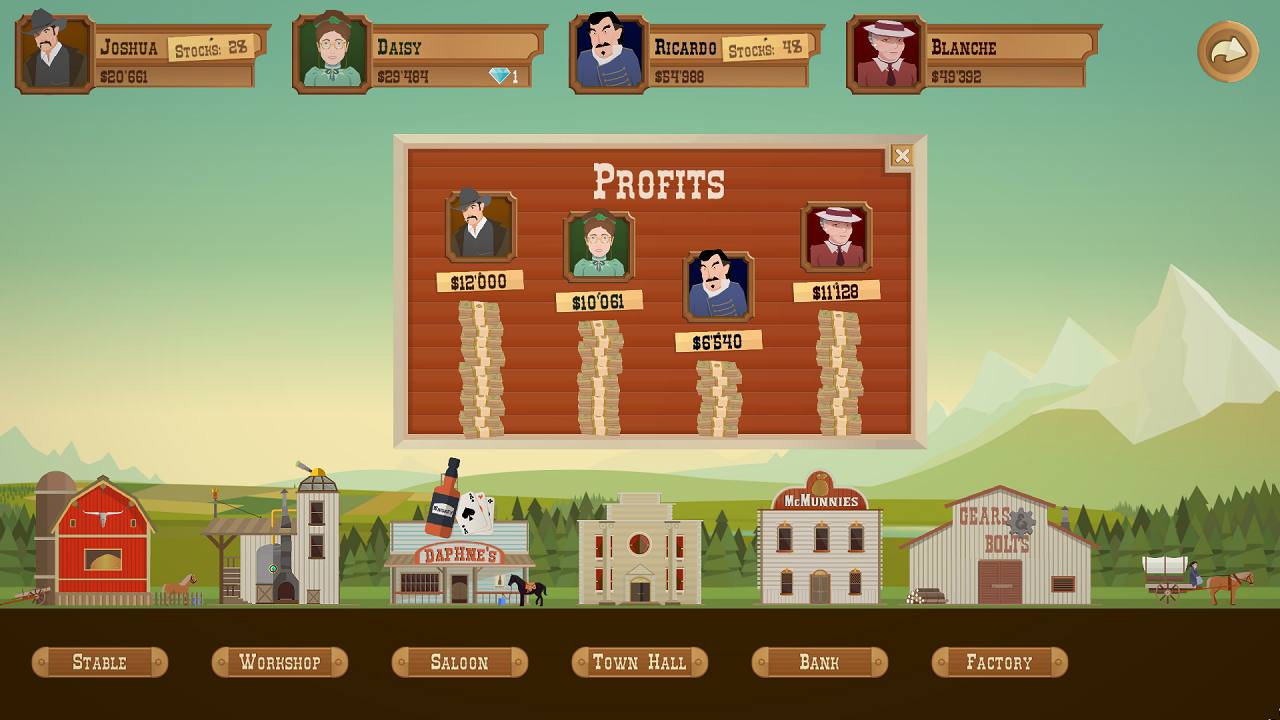Click Joshua's portrait in the top banner

click(47, 47)
